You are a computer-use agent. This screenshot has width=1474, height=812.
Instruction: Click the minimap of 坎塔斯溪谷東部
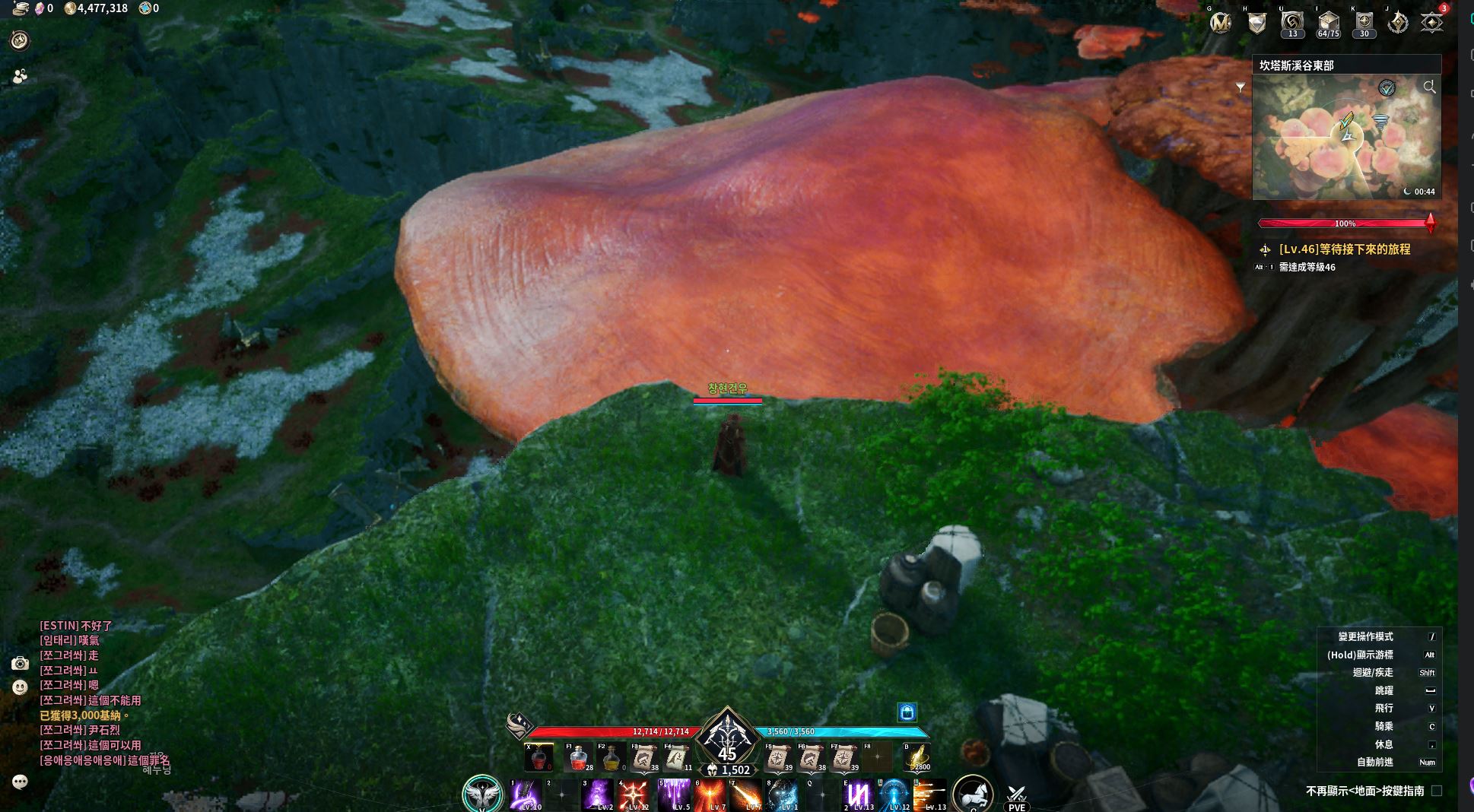(x=1345, y=138)
